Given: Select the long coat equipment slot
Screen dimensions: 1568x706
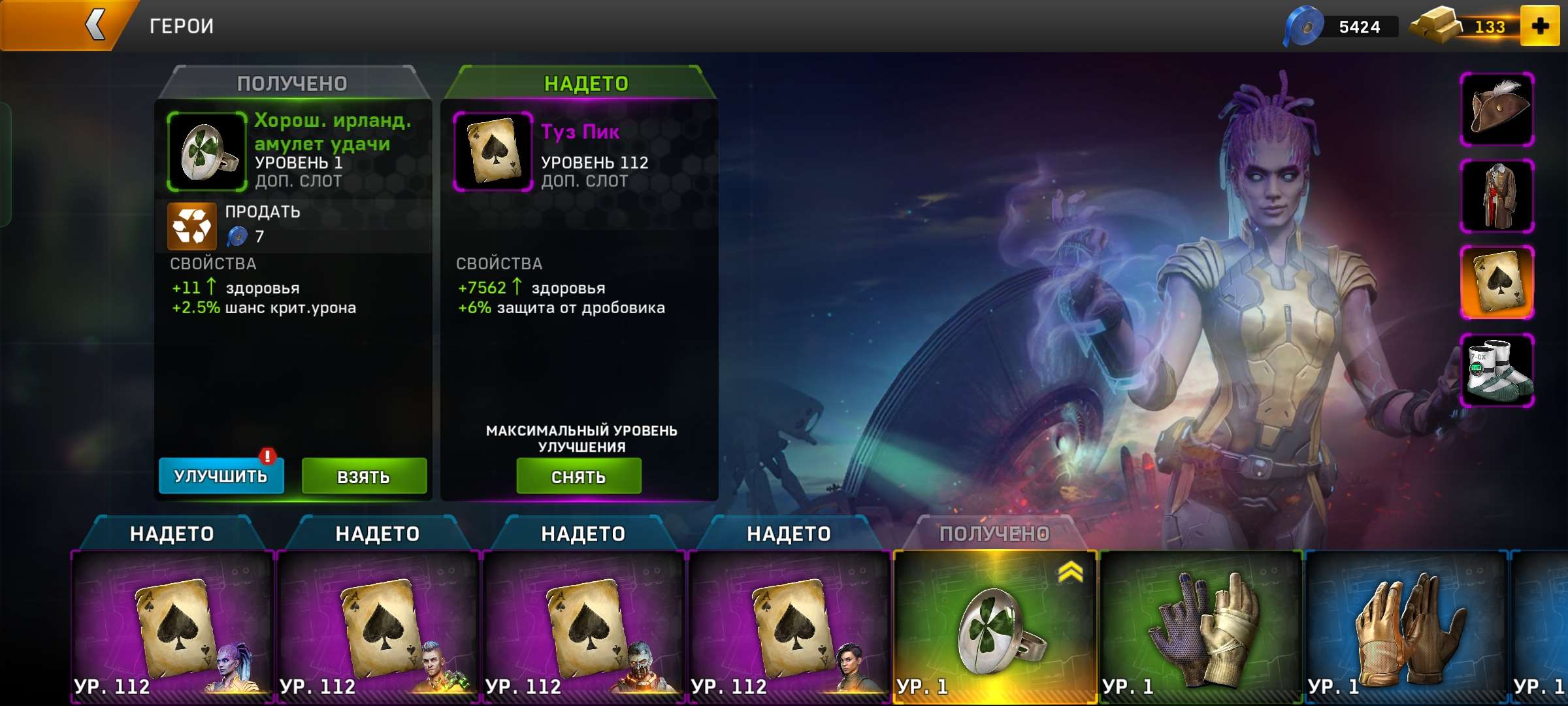Looking at the screenshot, I should pos(1497,196).
